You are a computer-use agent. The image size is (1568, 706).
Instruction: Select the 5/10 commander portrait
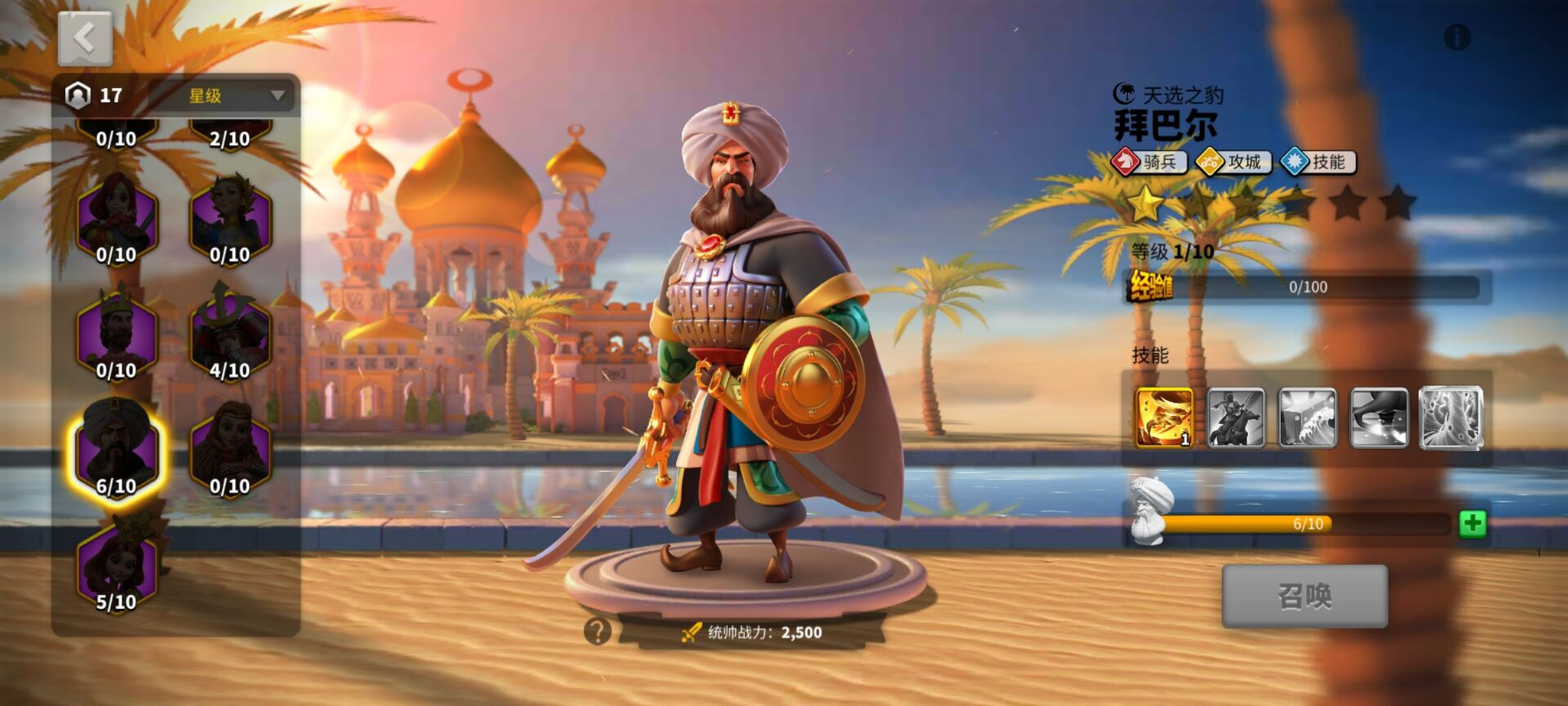pos(116,565)
